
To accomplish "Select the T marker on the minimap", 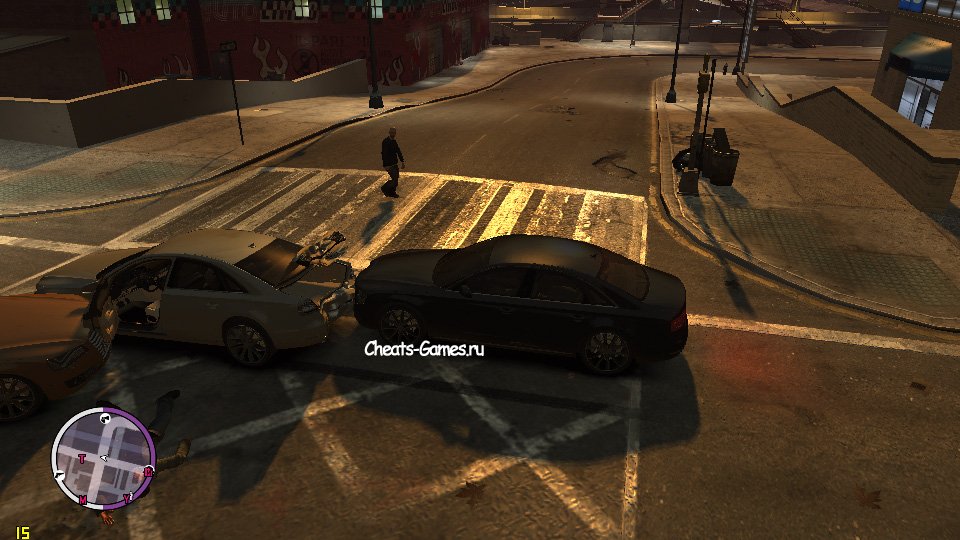I will (x=81, y=458).
